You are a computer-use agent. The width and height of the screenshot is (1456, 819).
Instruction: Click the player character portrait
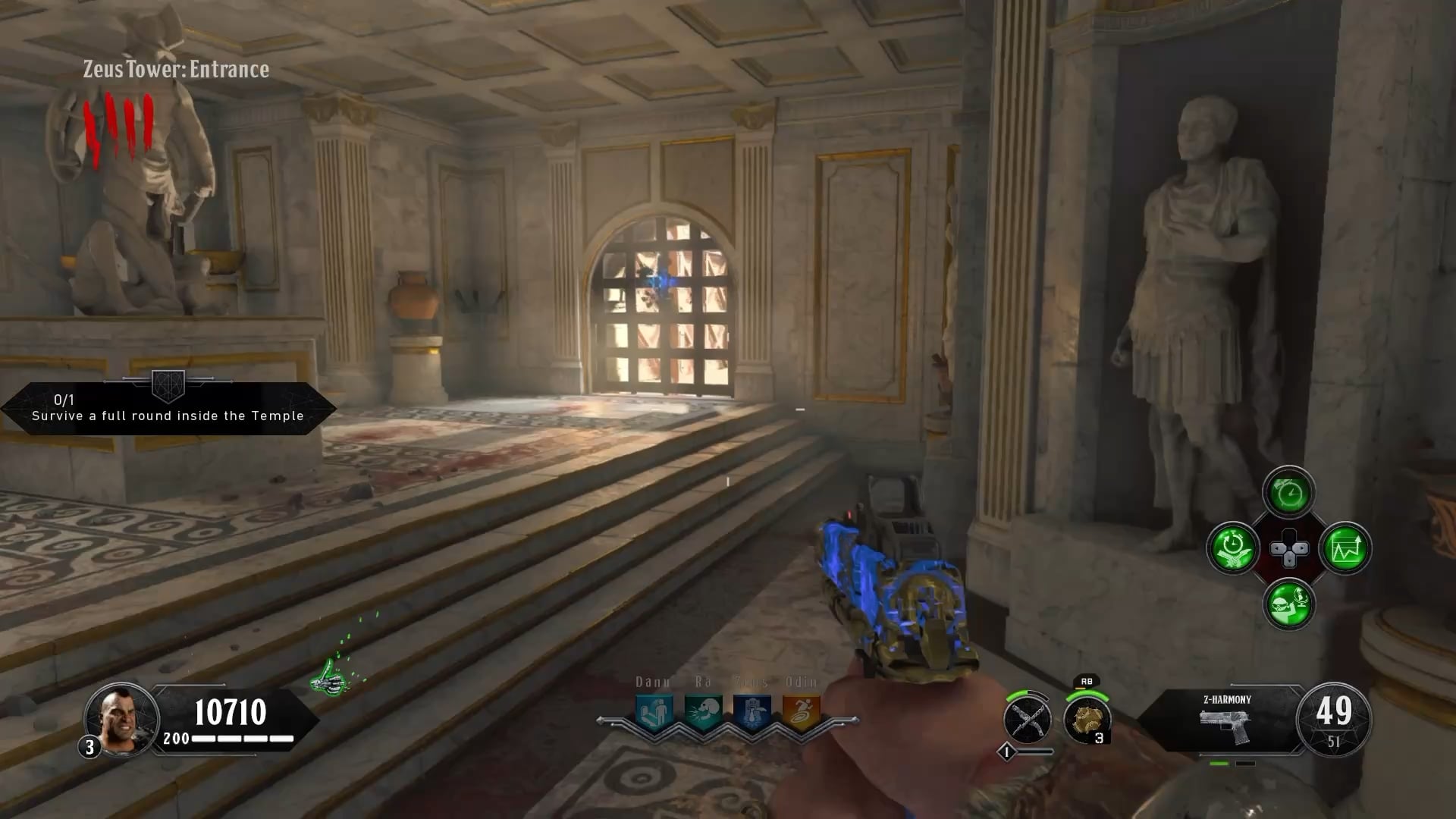121,719
